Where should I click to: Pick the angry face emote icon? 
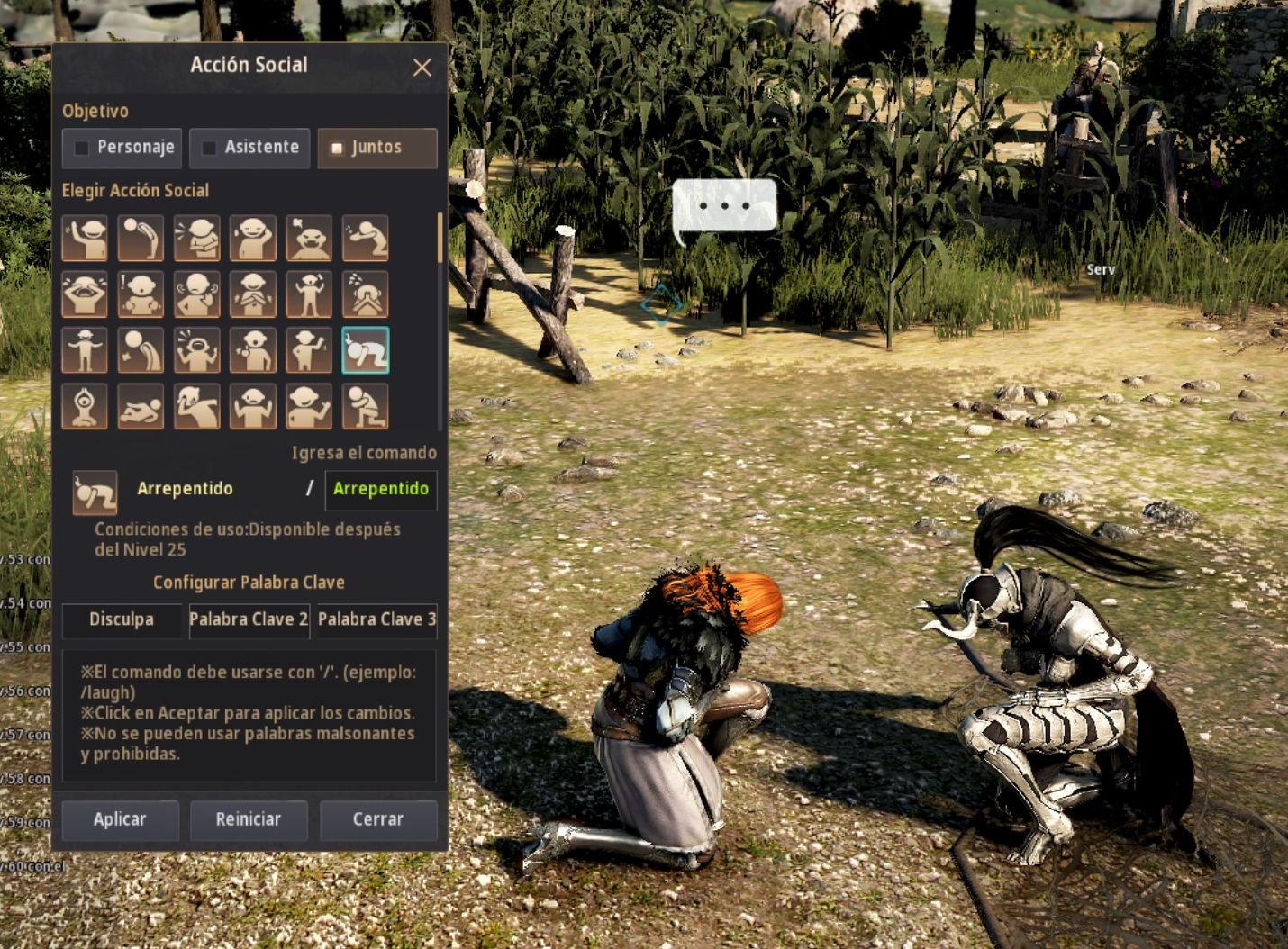click(309, 239)
